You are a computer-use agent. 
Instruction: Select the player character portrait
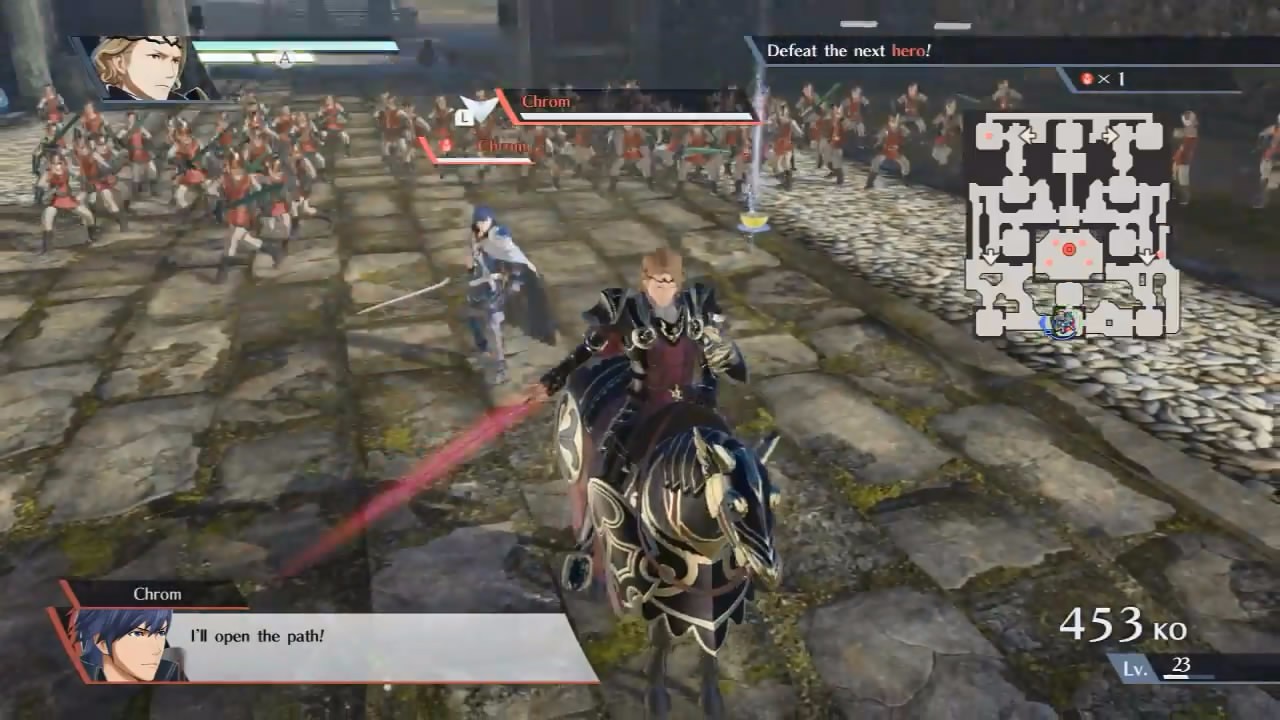coord(146,69)
